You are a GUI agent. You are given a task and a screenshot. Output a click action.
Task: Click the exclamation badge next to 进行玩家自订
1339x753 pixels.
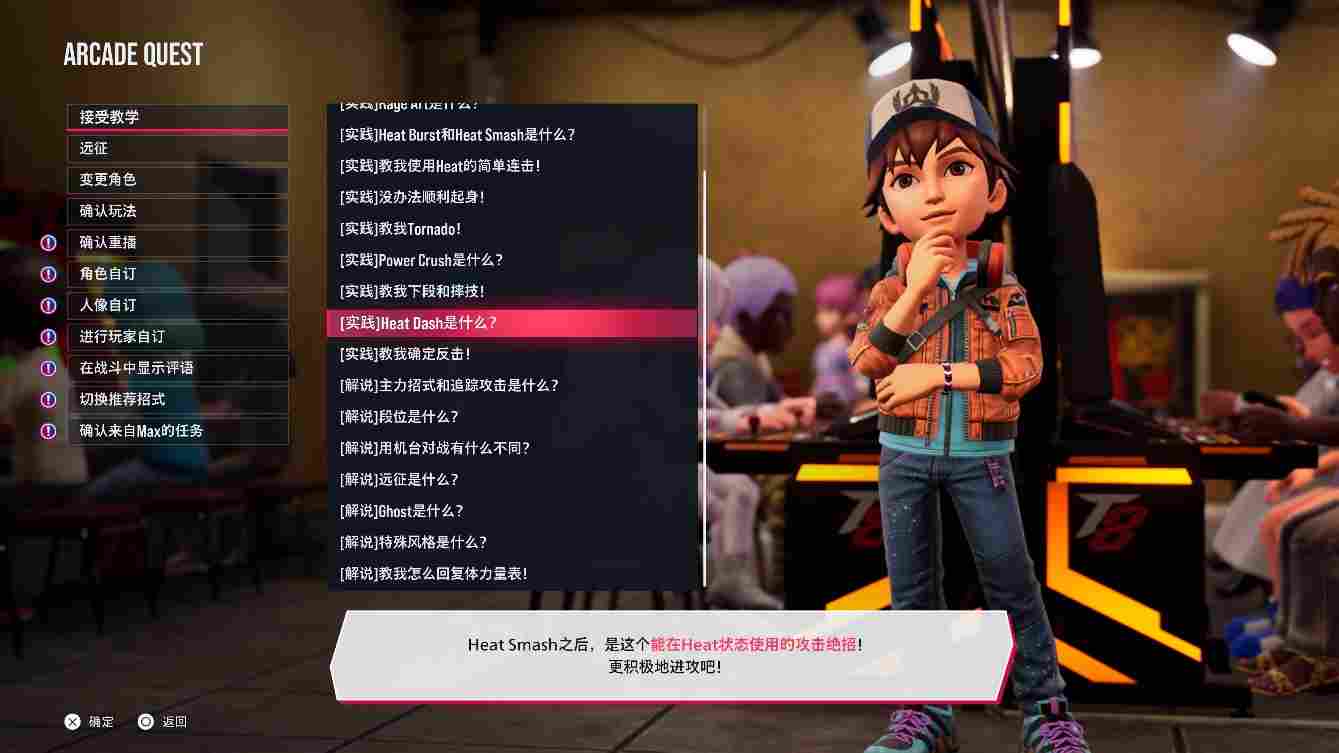(48, 337)
